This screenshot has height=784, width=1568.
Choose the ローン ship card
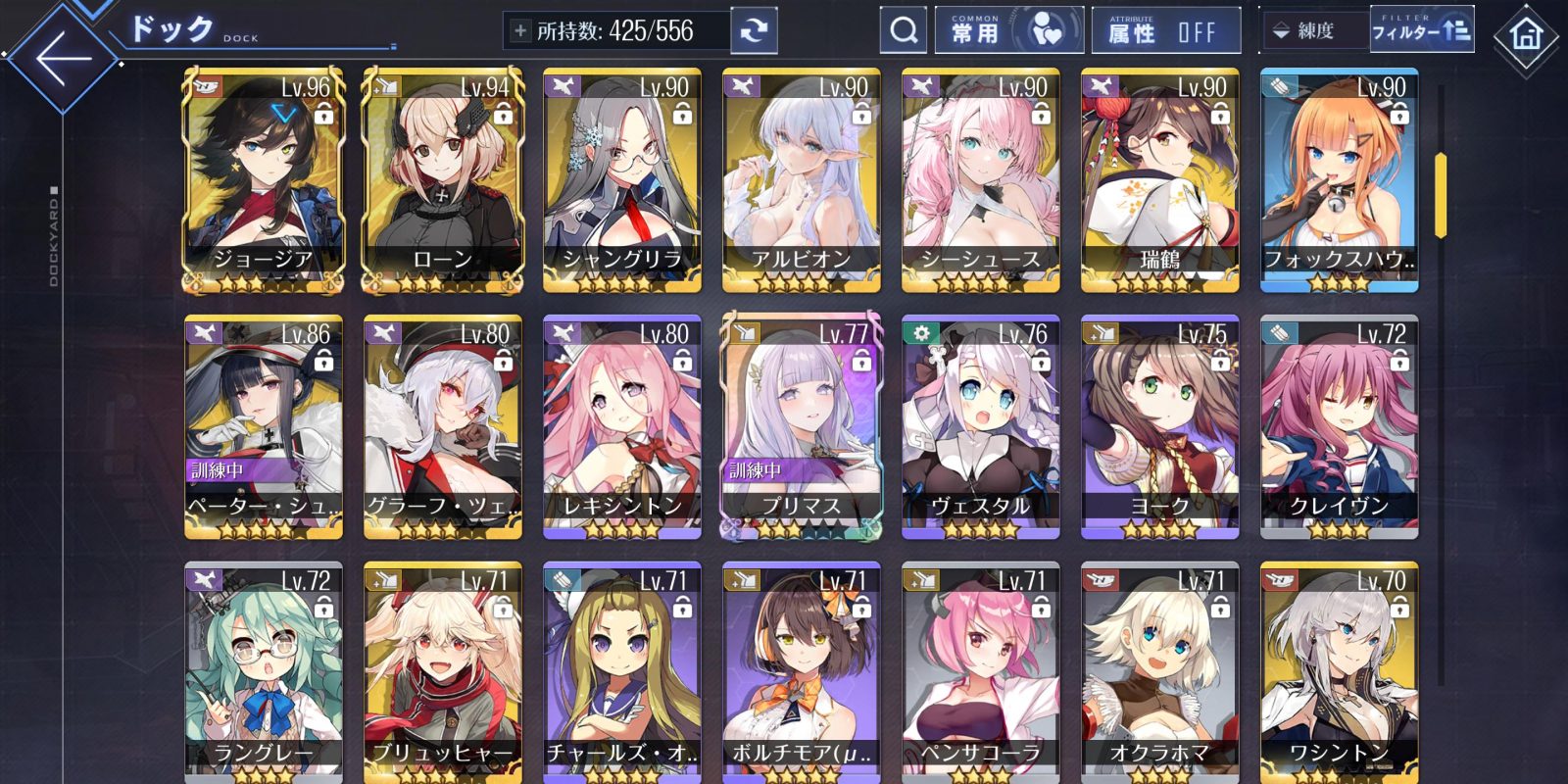click(443, 180)
